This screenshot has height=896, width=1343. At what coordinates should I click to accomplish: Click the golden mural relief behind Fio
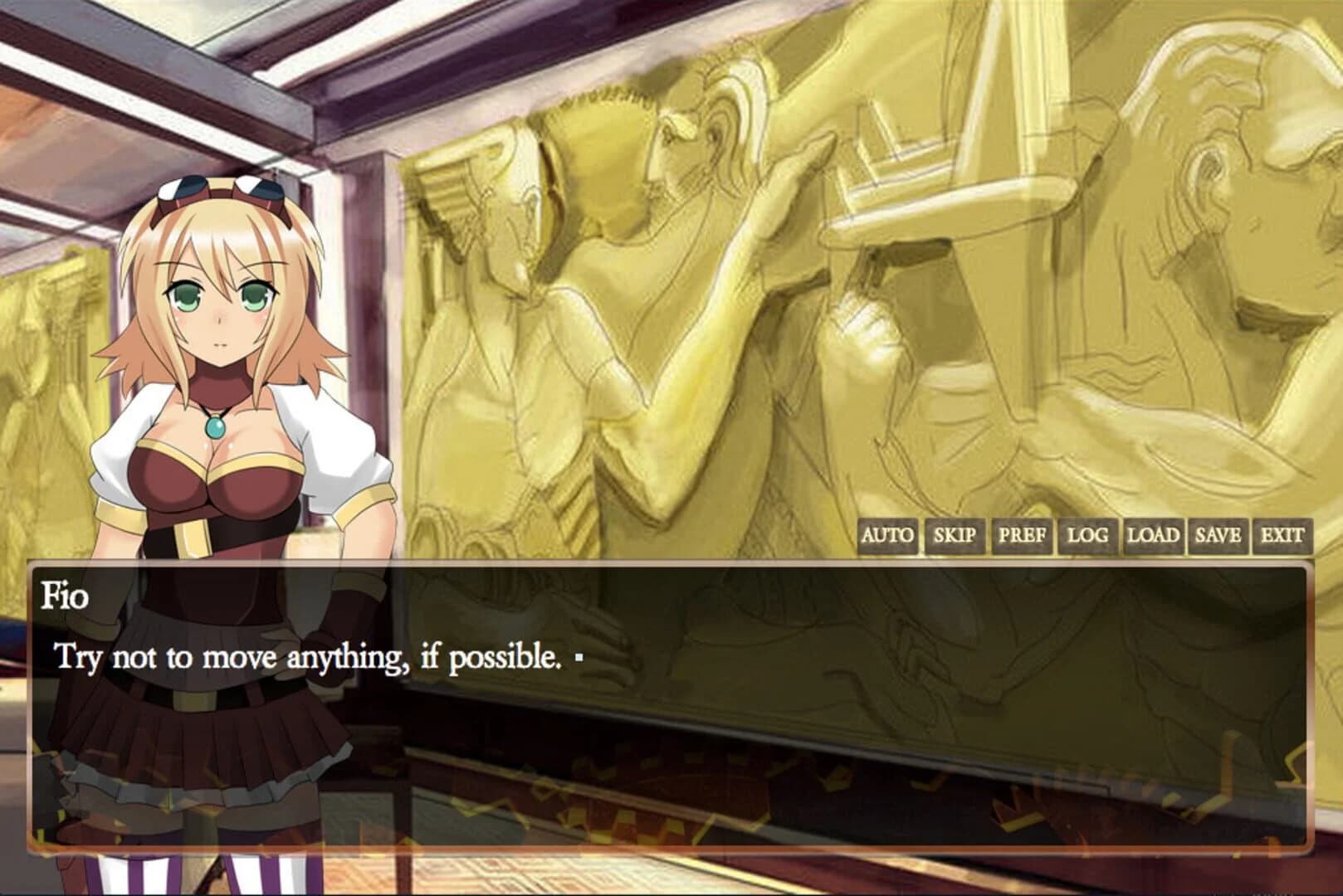(x=747, y=290)
